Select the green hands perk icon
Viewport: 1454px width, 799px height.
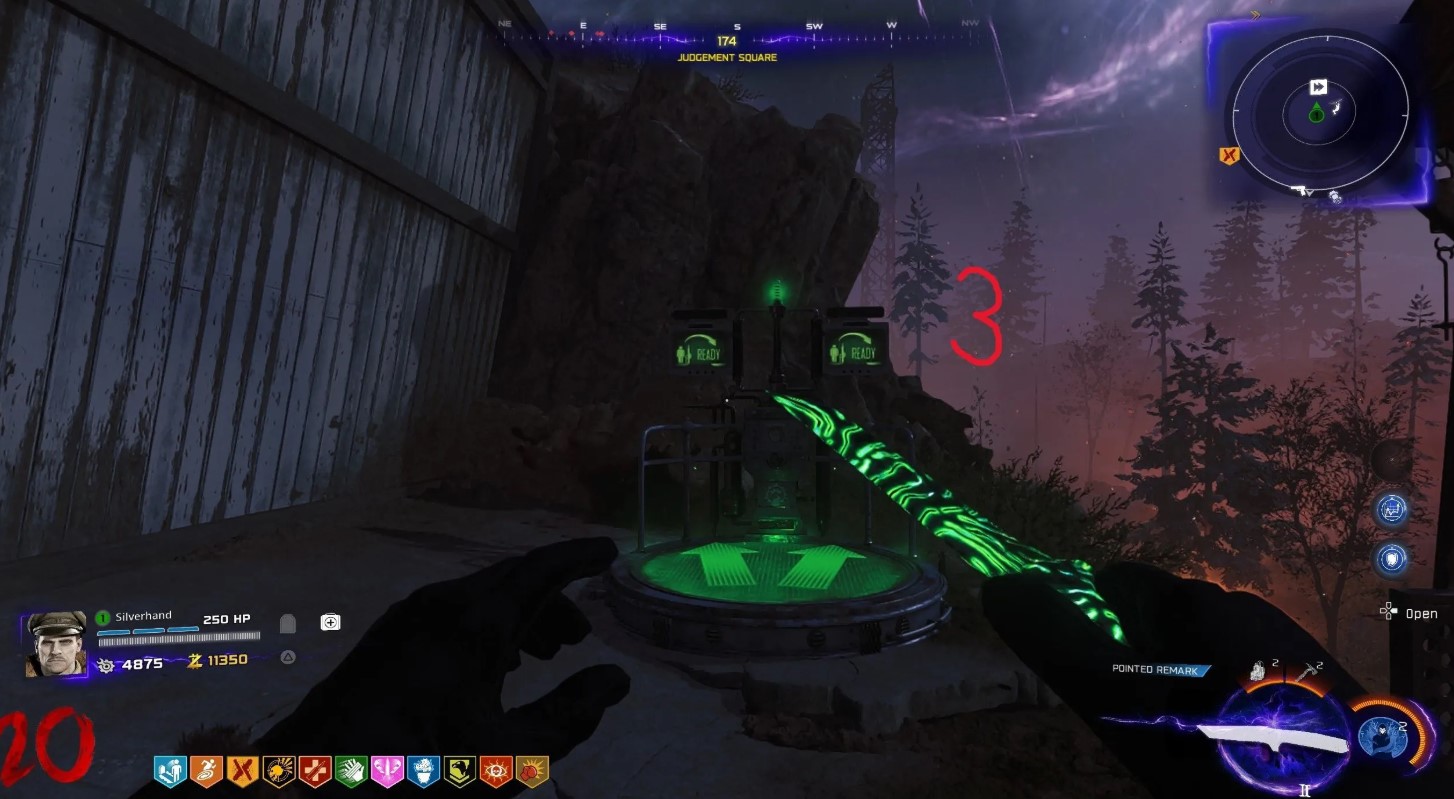click(351, 770)
